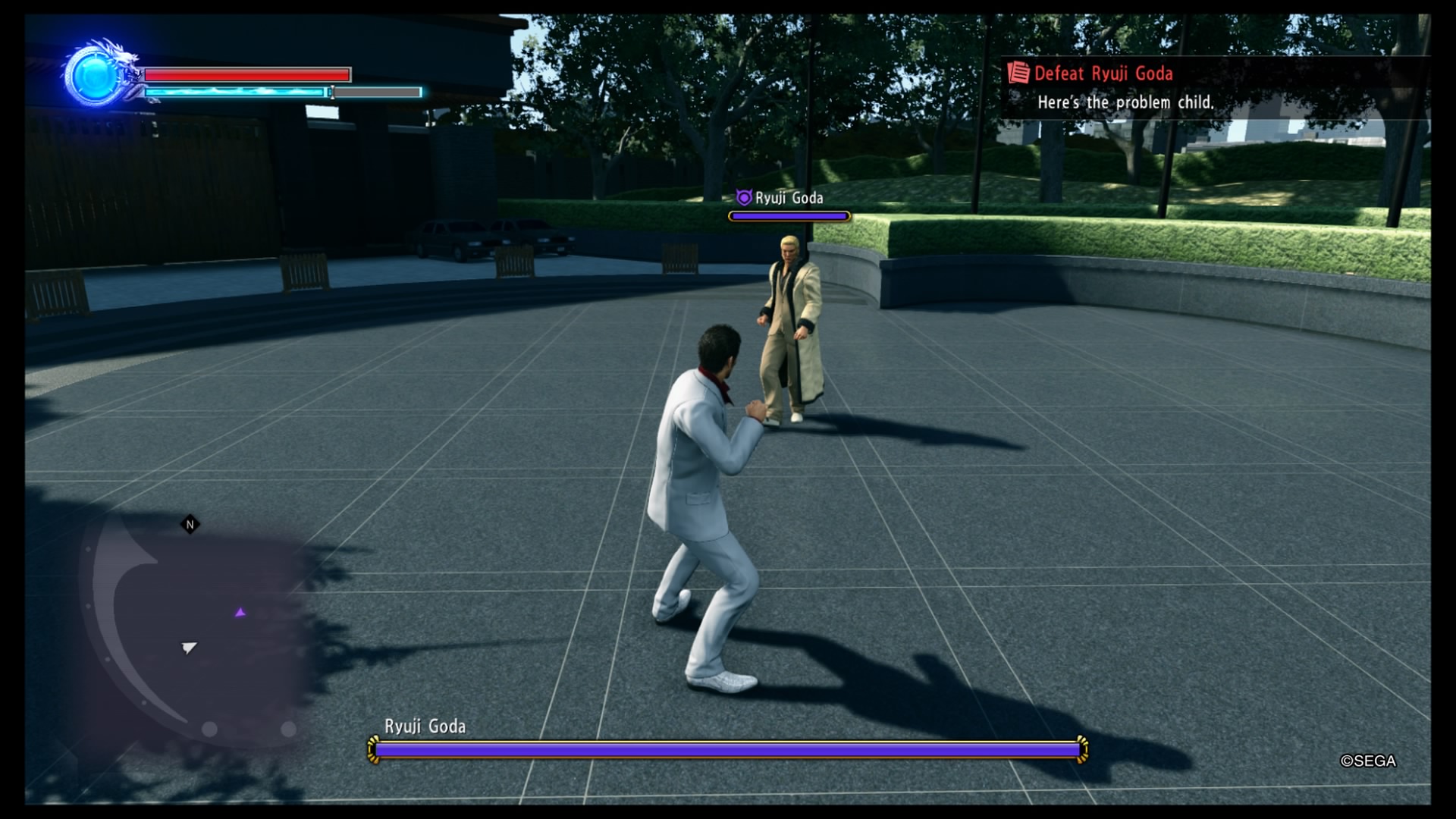Select the purple enemy marker on minimap
Image resolution: width=1456 pixels, height=819 pixels.
[x=240, y=612]
